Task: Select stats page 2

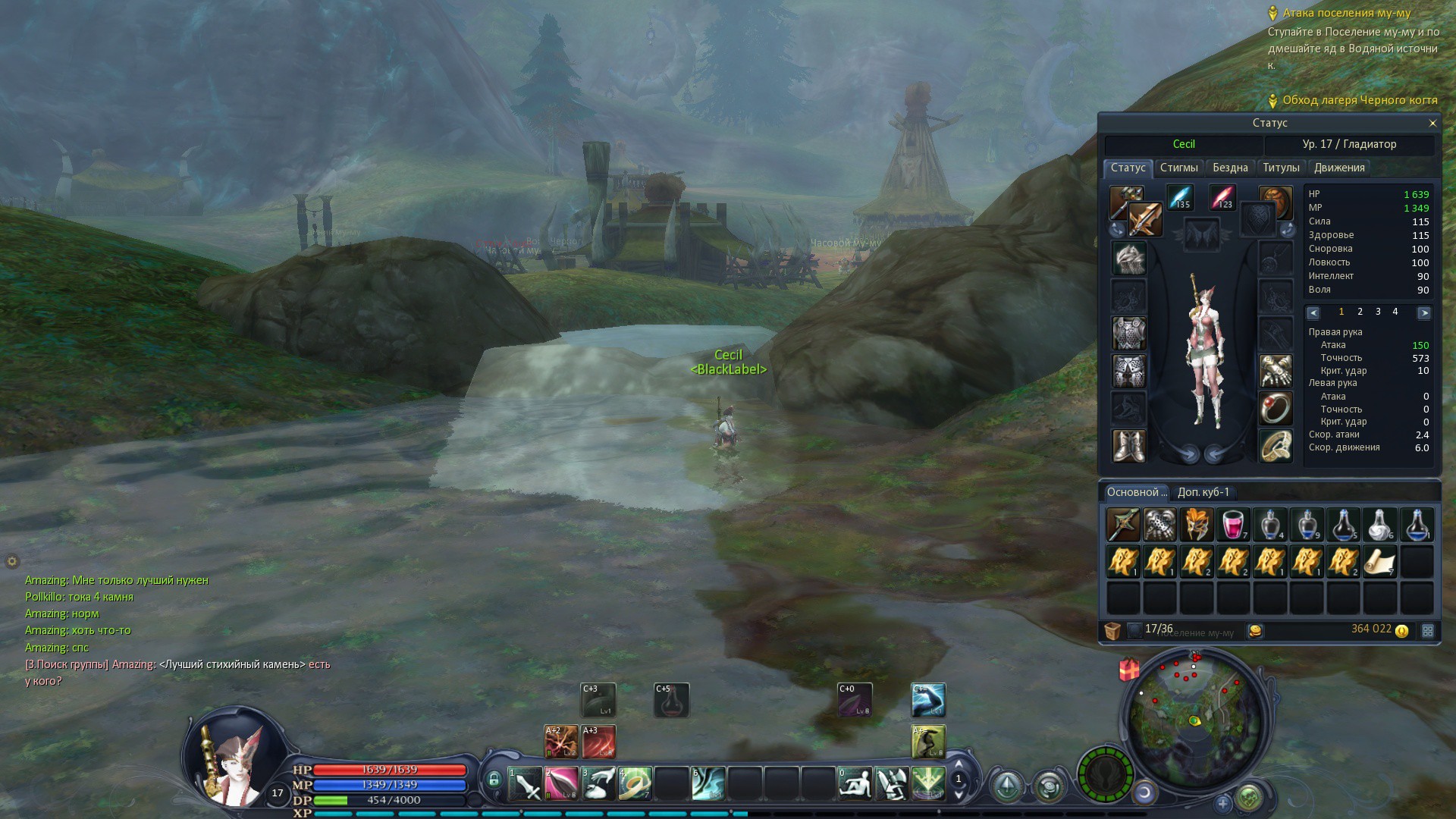Action: click(x=1360, y=312)
